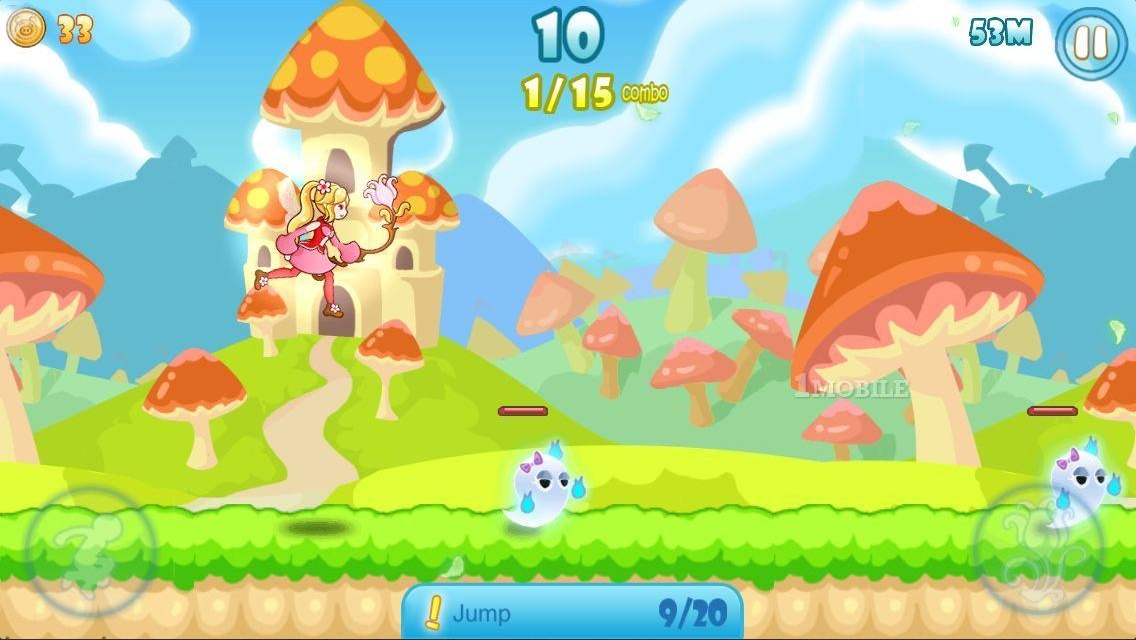Open the Jump mission tracker
Image resolution: width=1136 pixels, height=640 pixels.
tap(572, 612)
